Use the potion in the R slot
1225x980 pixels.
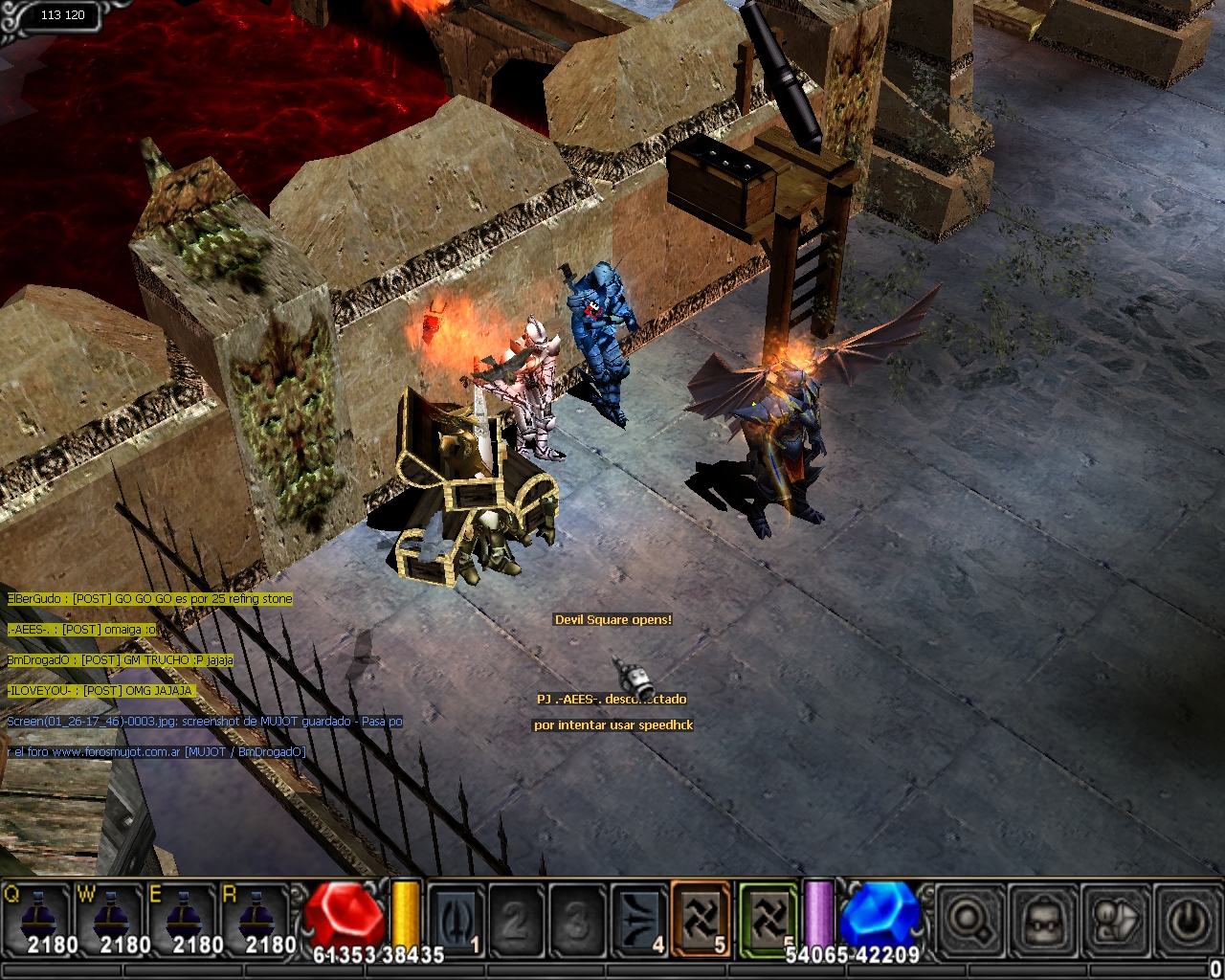[x=256, y=921]
